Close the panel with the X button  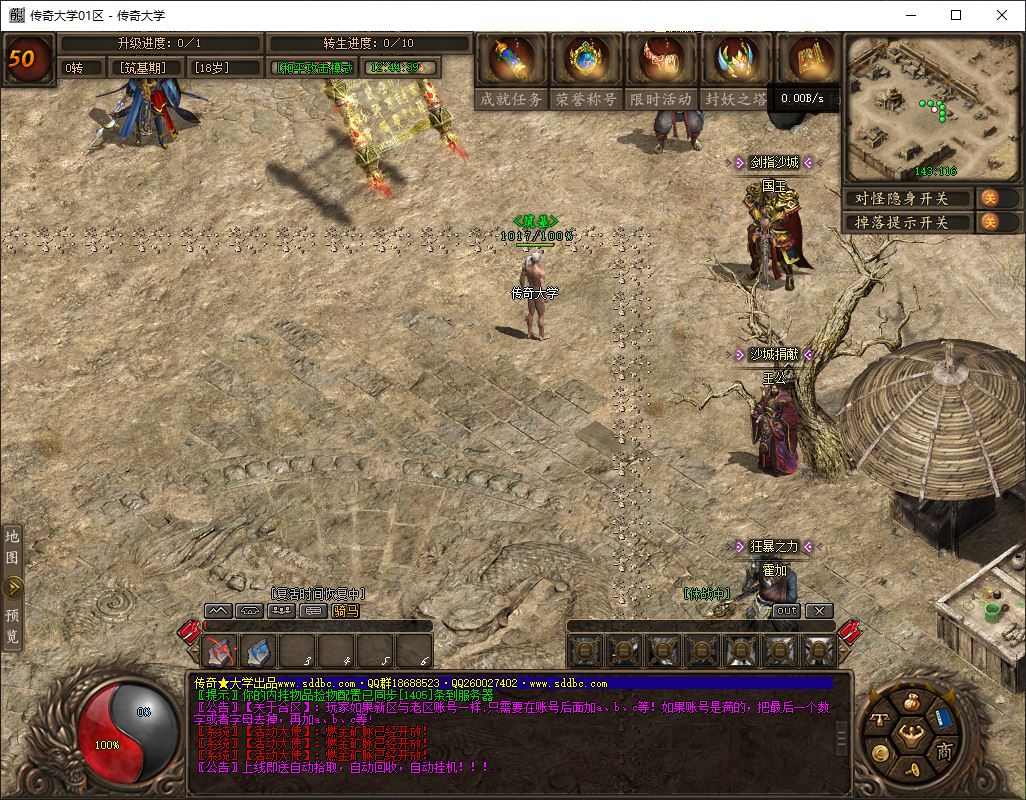[819, 610]
